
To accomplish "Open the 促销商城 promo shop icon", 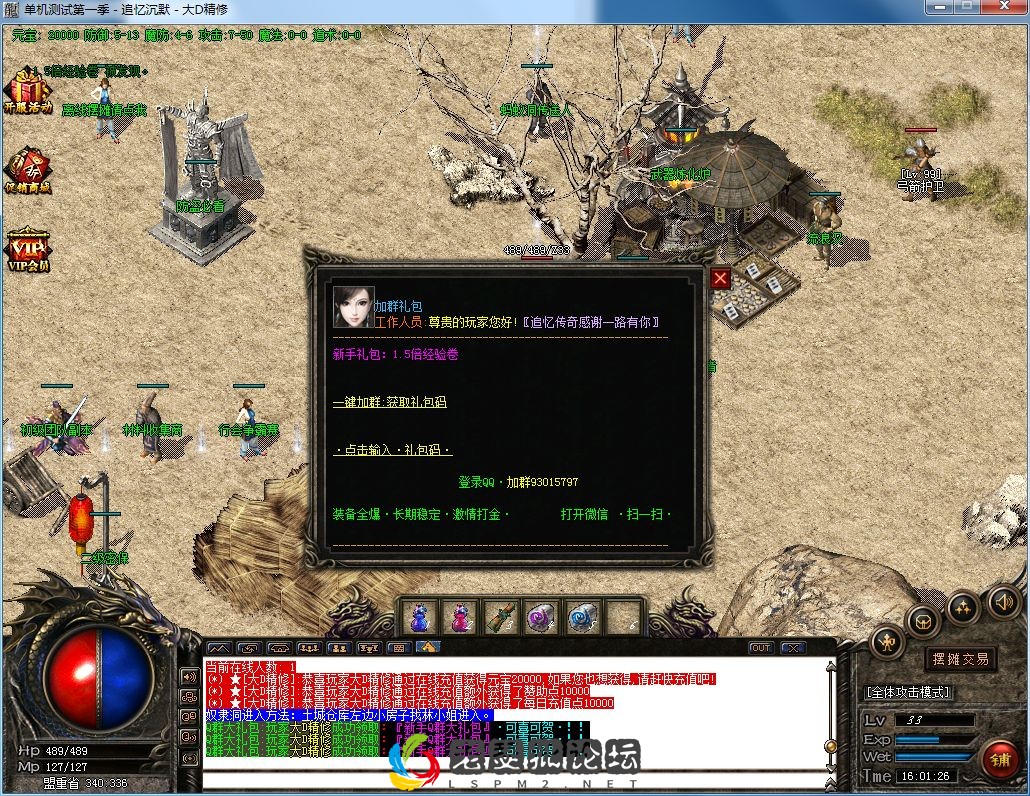I will (x=27, y=170).
